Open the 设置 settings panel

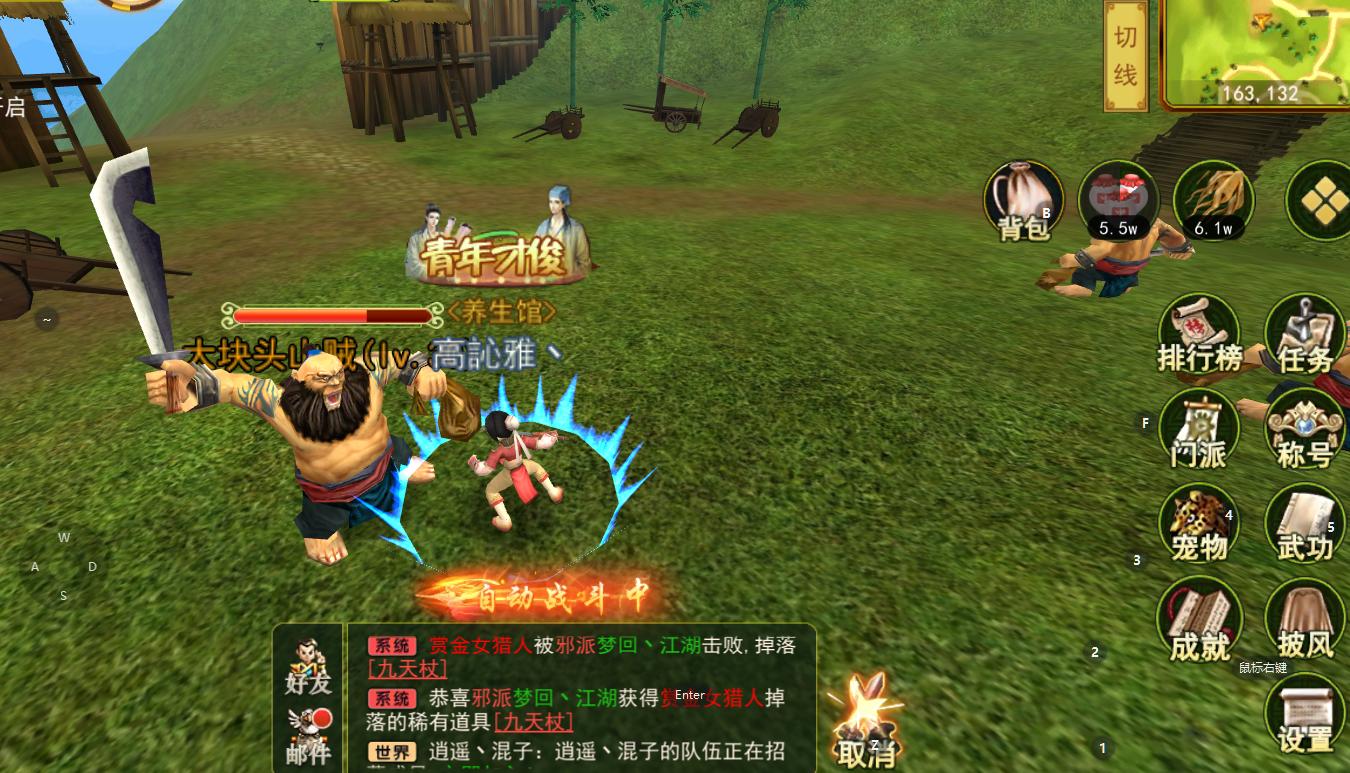(x=1303, y=712)
